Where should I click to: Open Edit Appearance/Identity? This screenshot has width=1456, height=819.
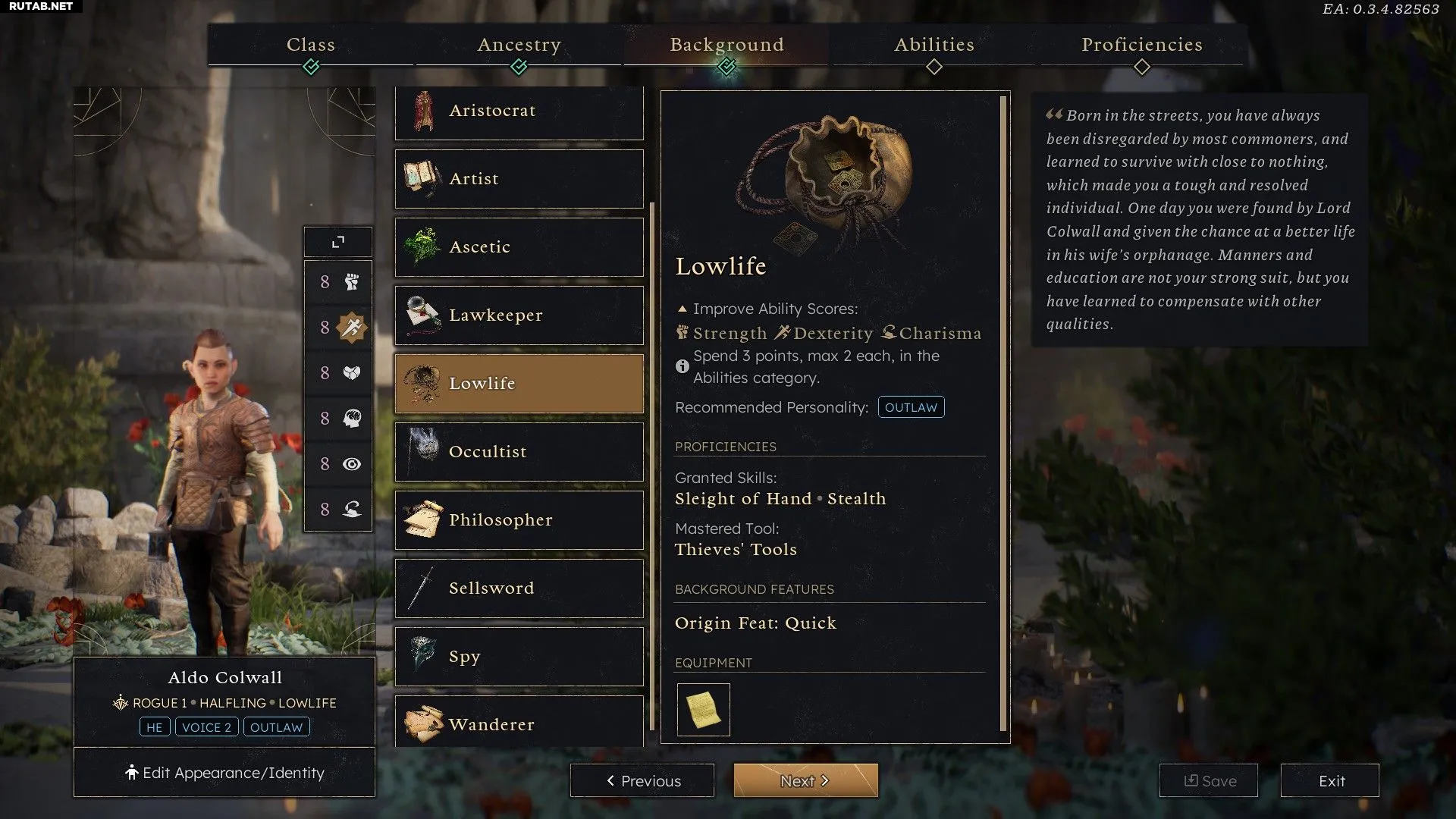(224, 773)
